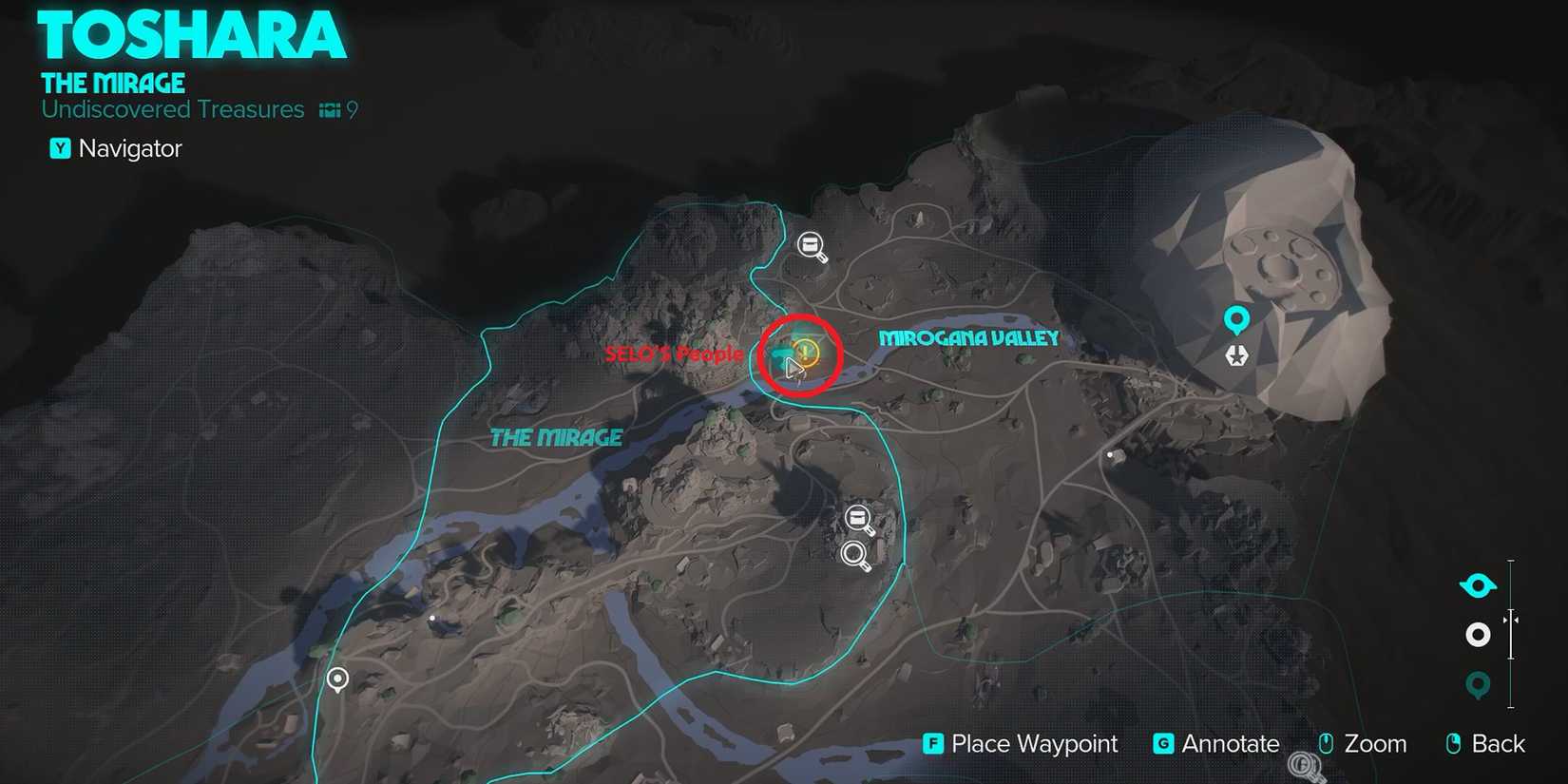Click the treasure satchel icon below map center

click(x=858, y=516)
